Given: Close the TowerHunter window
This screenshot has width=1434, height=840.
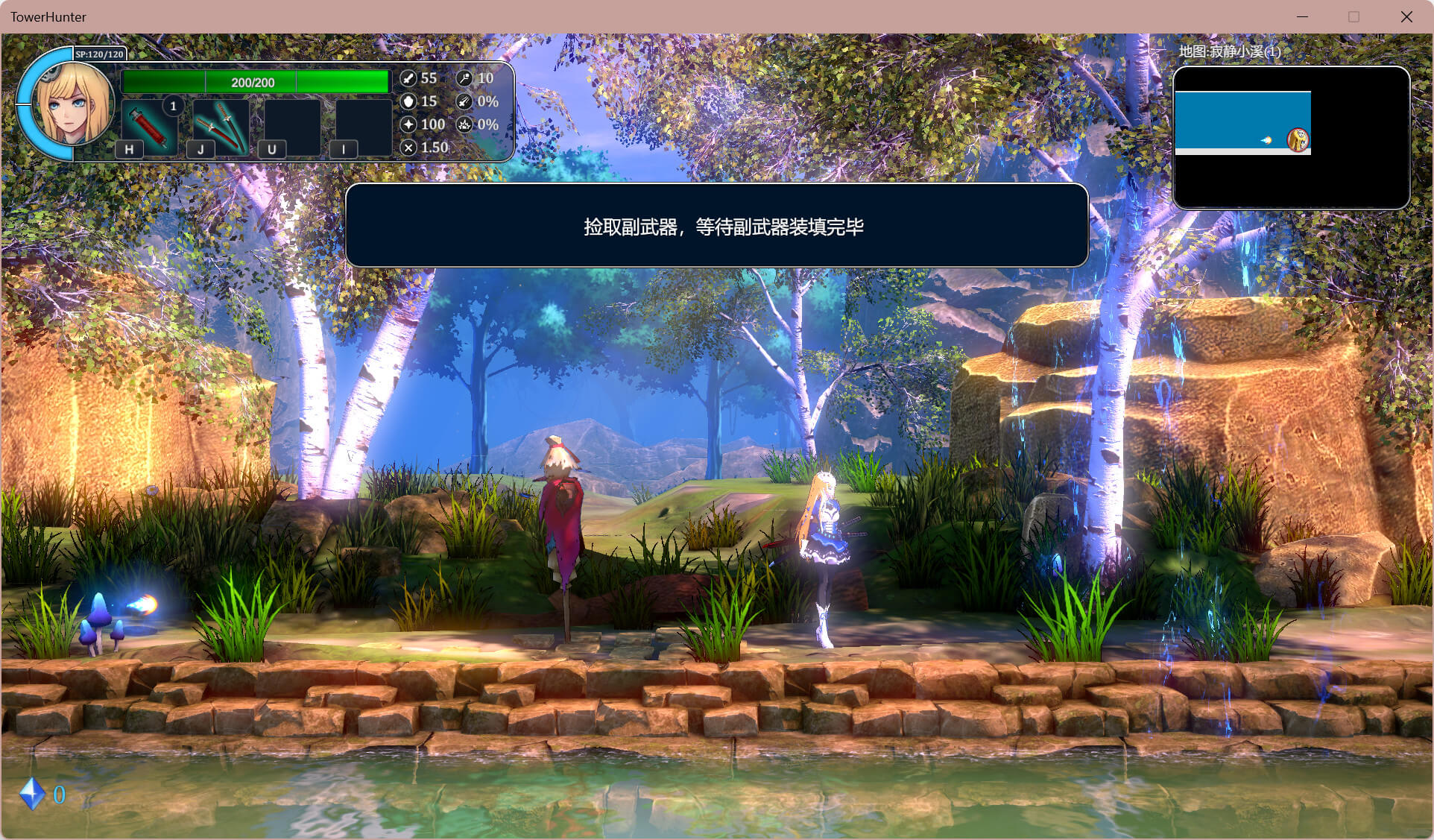Looking at the screenshot, I should 1406,16.
